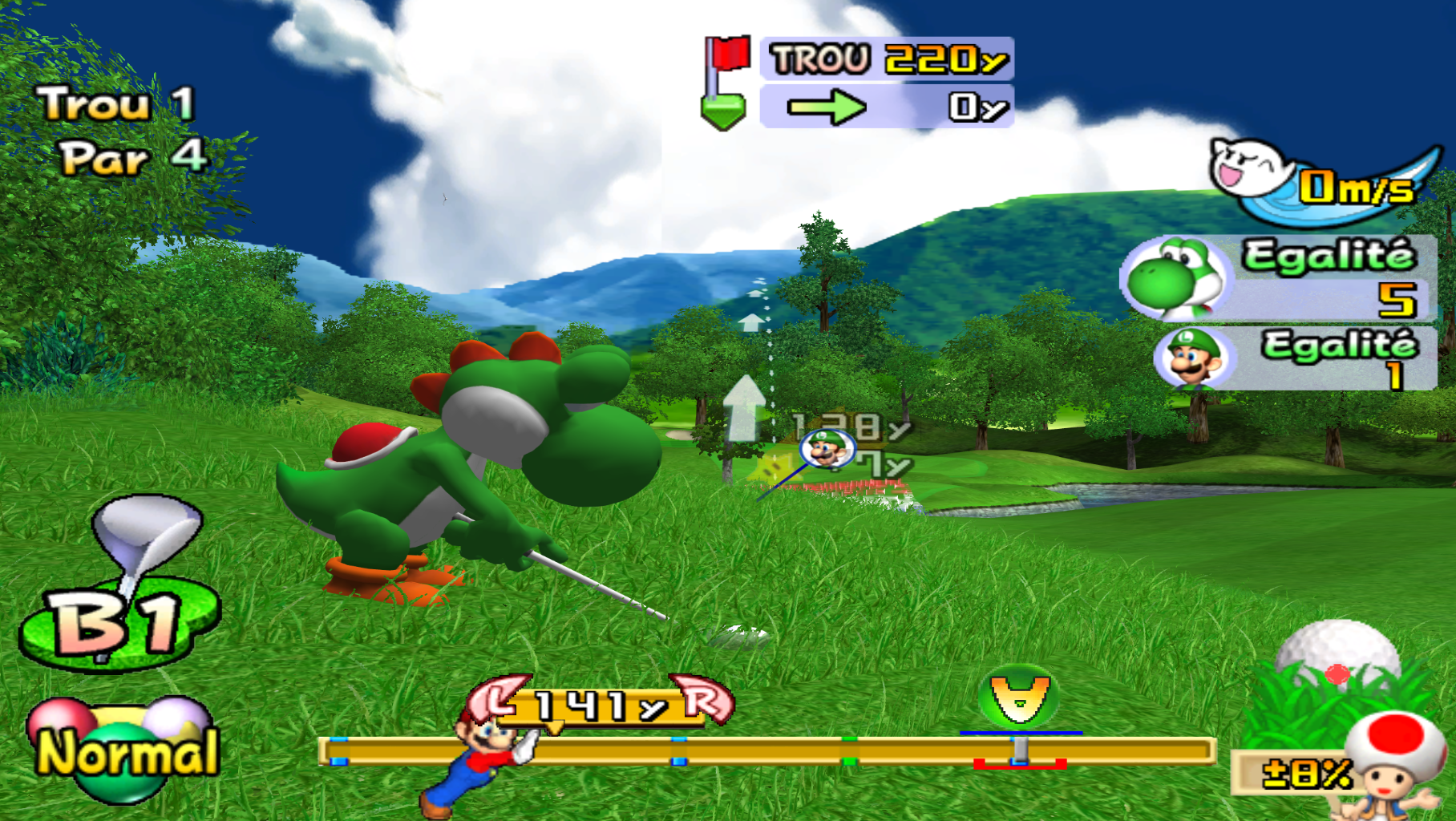The image size is (1456, 821).
Task: Set impact point on the golf ball icon
Action: tap(1337, 653)
